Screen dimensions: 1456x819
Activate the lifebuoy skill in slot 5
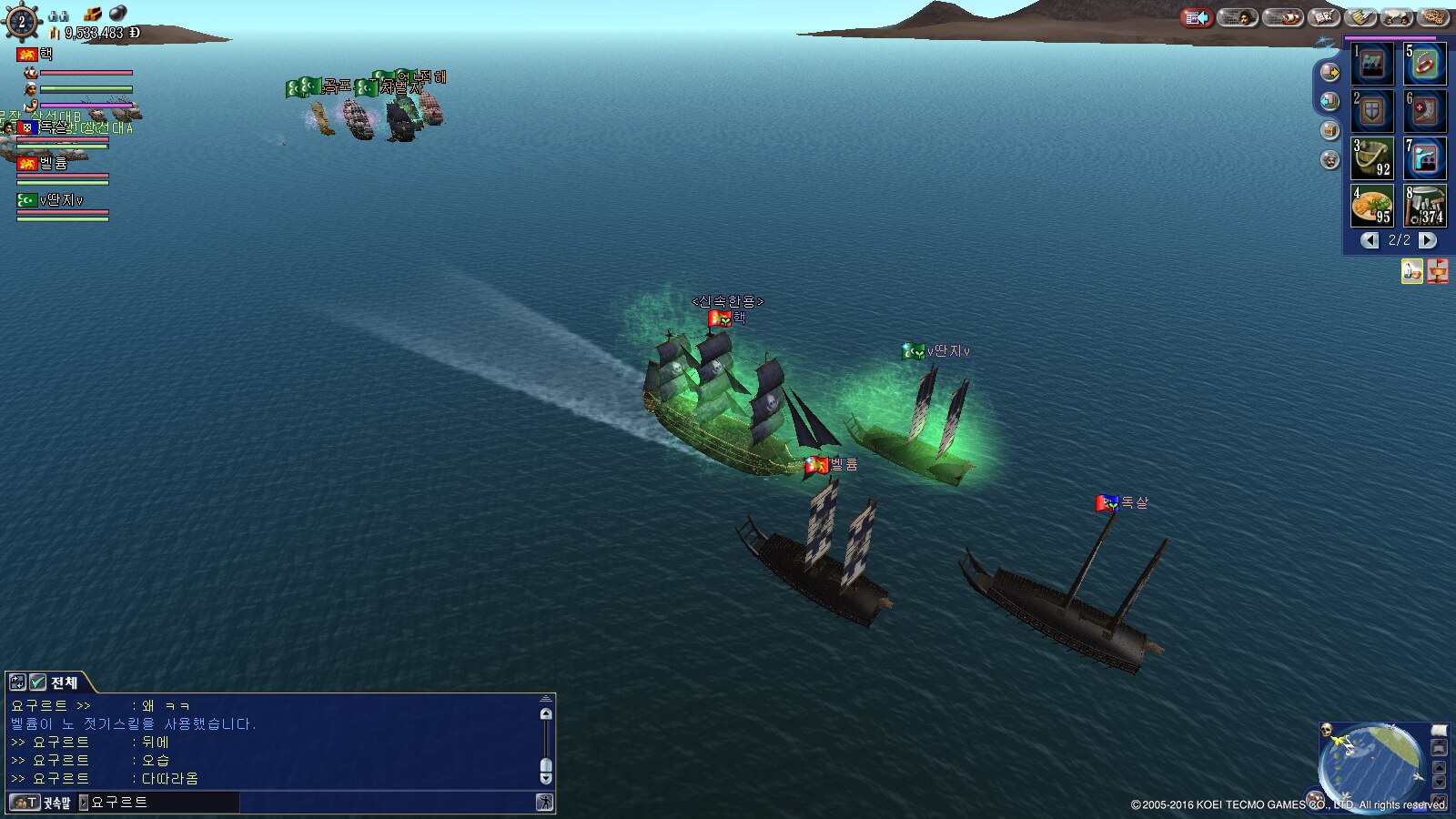1424,64
